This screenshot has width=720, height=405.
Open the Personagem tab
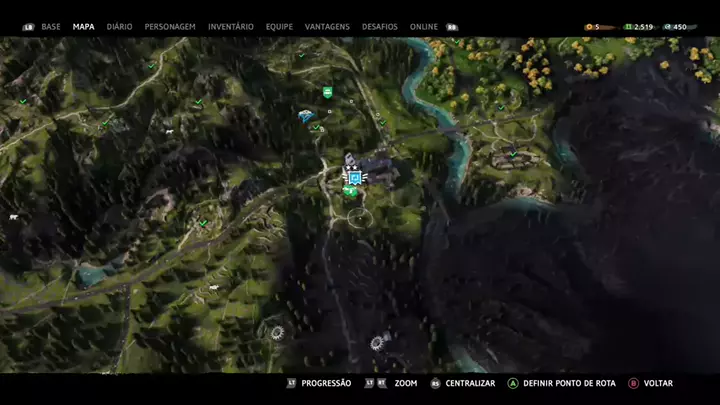tap(170, 27)
